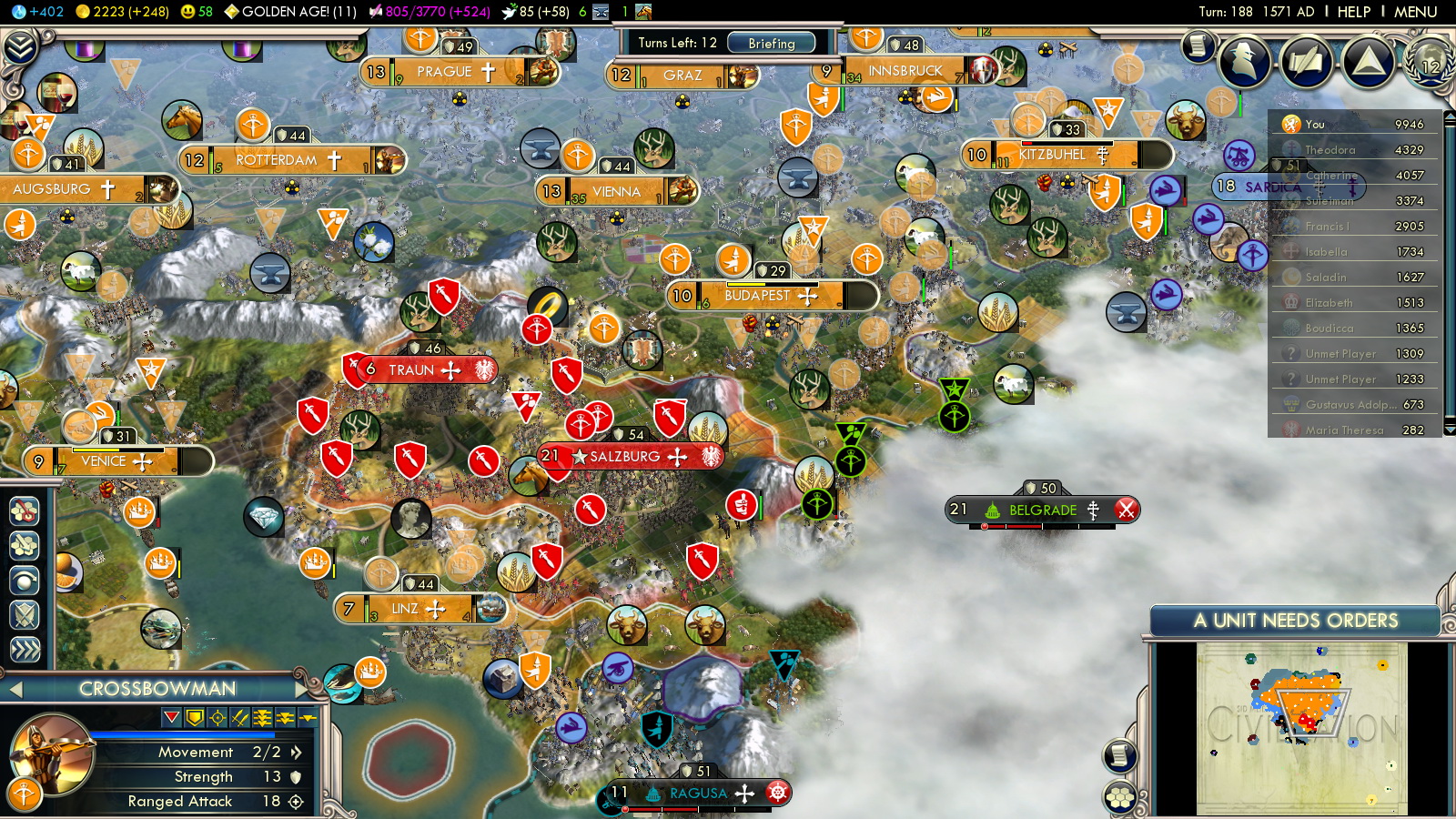This screenshot has width=1456, height=819.
Task: Open social policies scroll-and-quill icon
Action: tap(1306, 62)
